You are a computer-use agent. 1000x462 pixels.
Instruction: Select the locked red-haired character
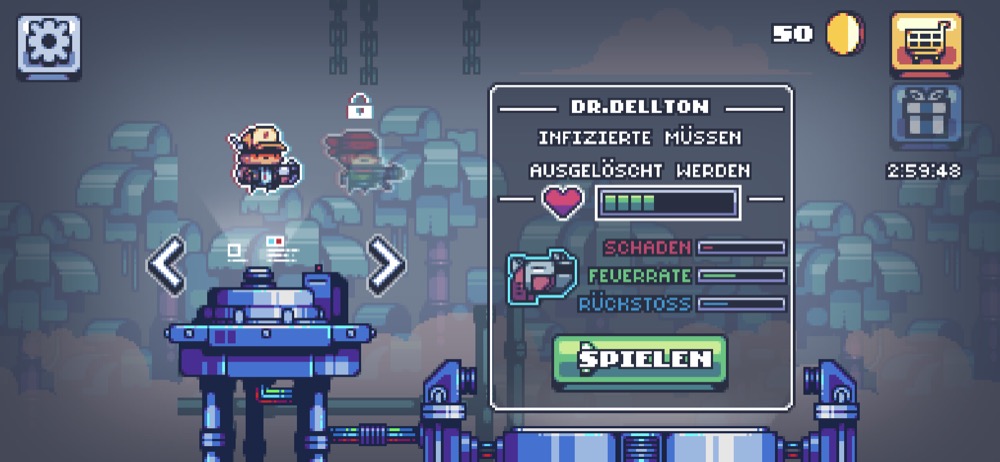pyautogui.click(x=361, y=160)
